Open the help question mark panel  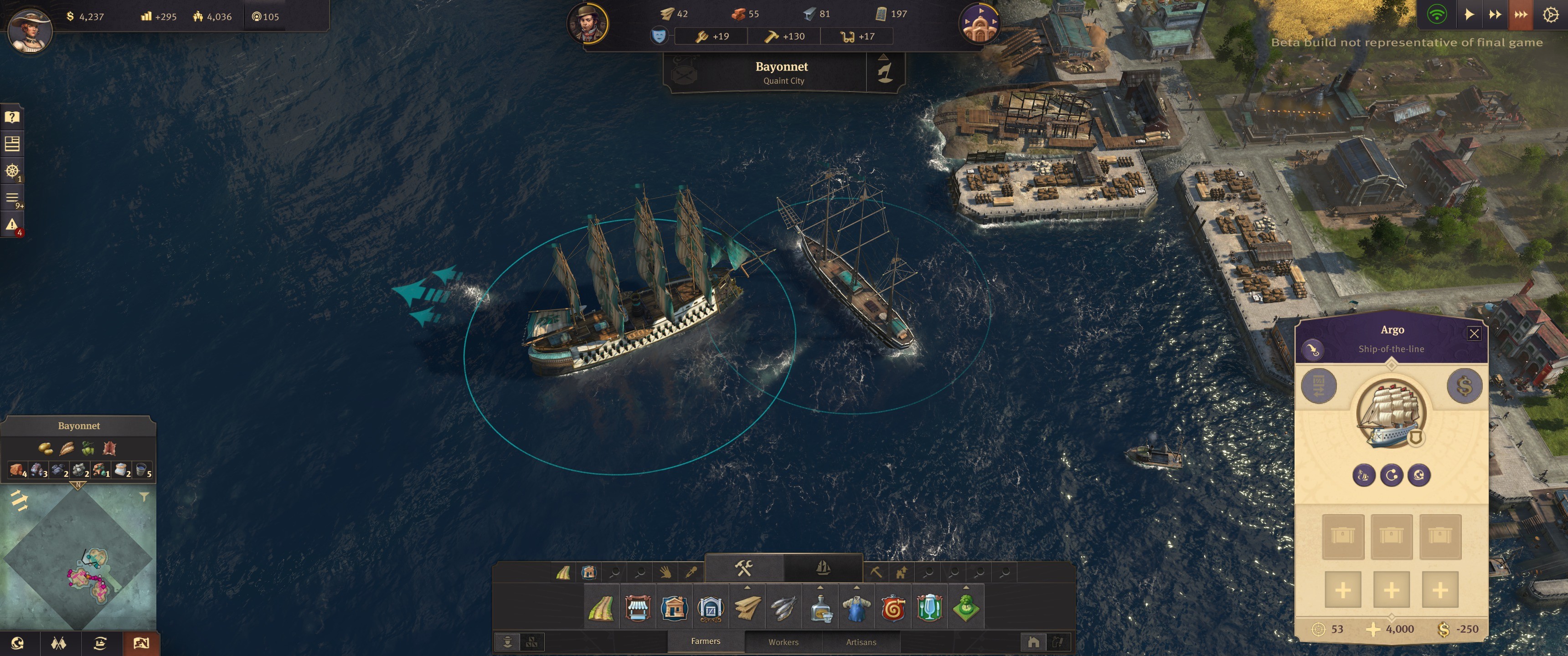click(12, 117)
